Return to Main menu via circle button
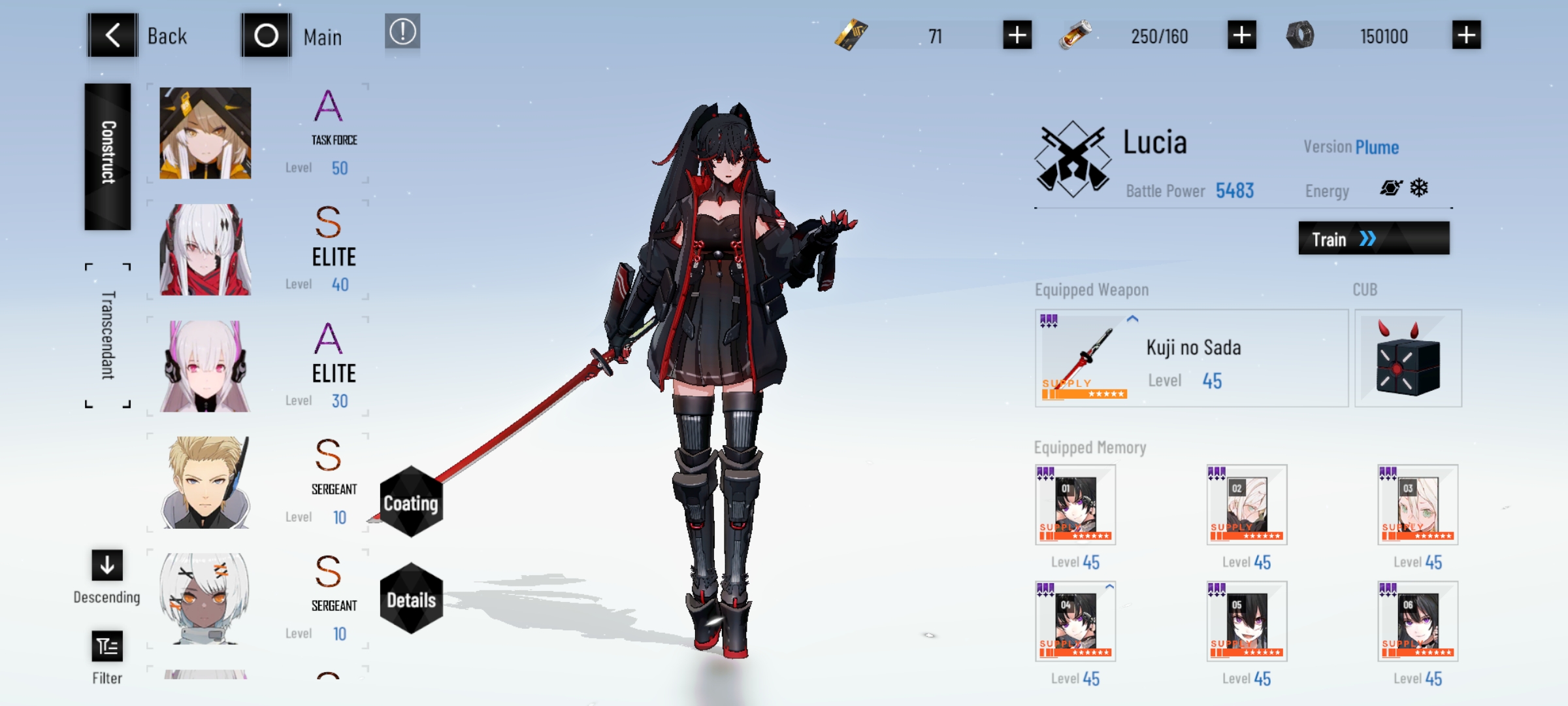 click(x=266, y=35)
